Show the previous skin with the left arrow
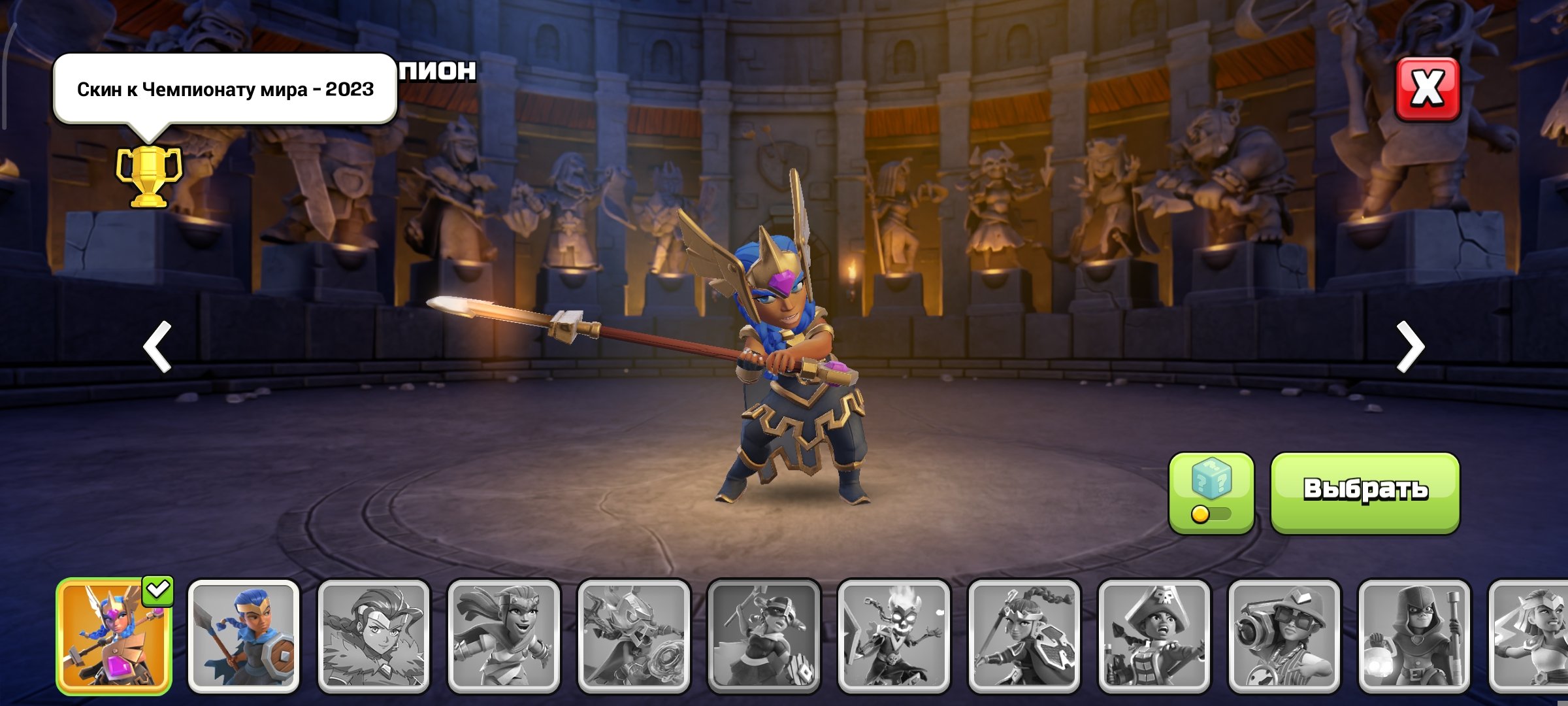The image size is (1568, 706). tap(157, 346)
